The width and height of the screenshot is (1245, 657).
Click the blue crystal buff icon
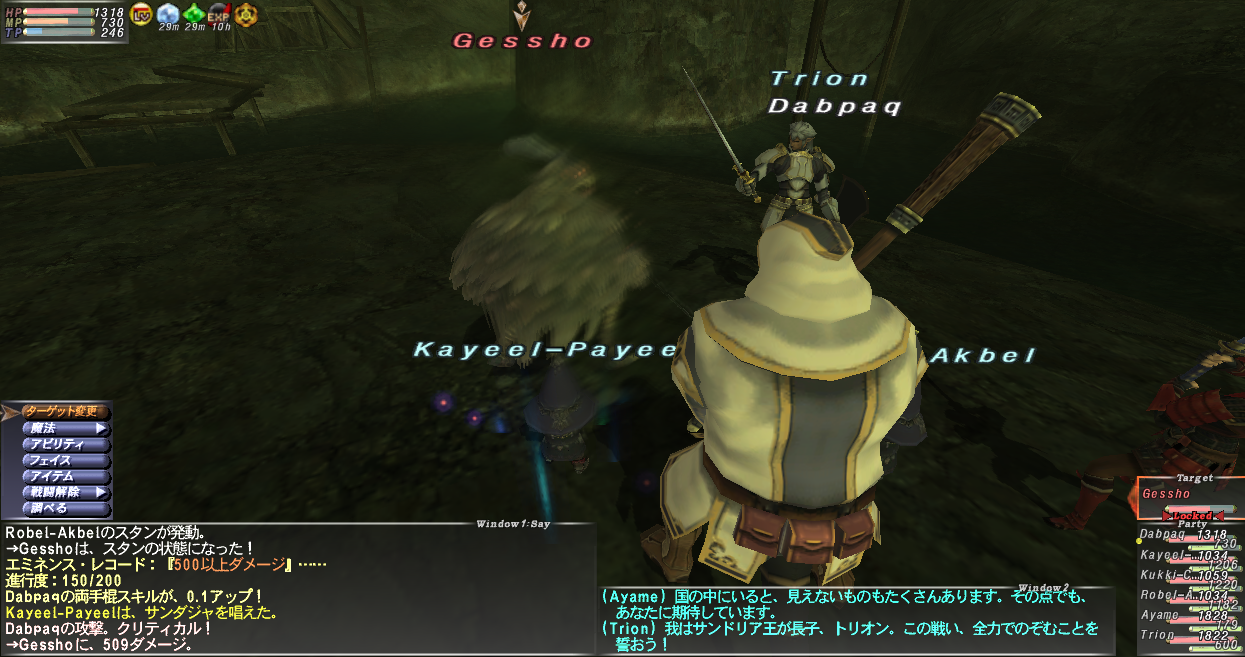[x=168, y=14]
